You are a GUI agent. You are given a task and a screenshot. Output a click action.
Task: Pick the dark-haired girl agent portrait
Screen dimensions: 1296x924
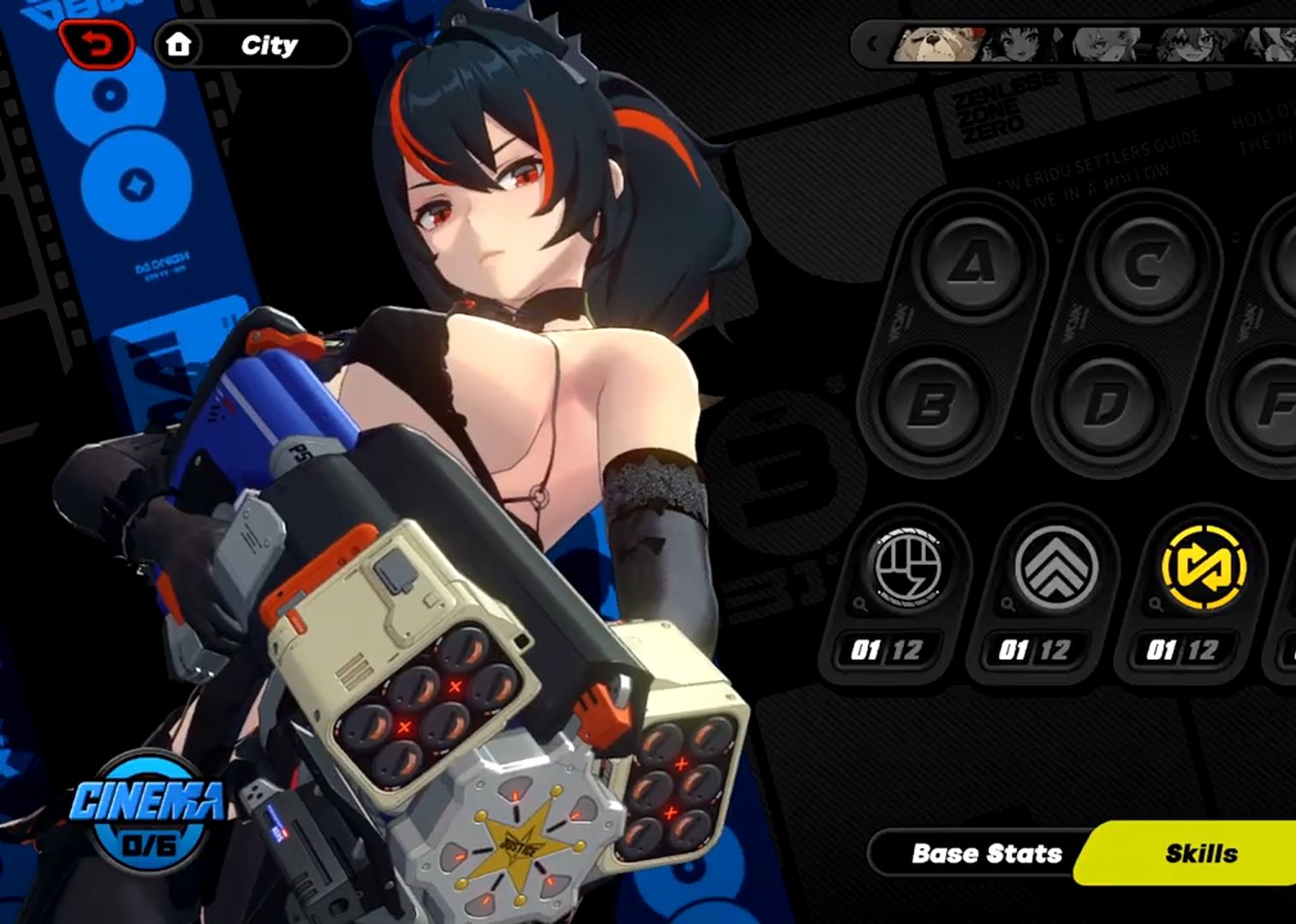coord(1018,44)
